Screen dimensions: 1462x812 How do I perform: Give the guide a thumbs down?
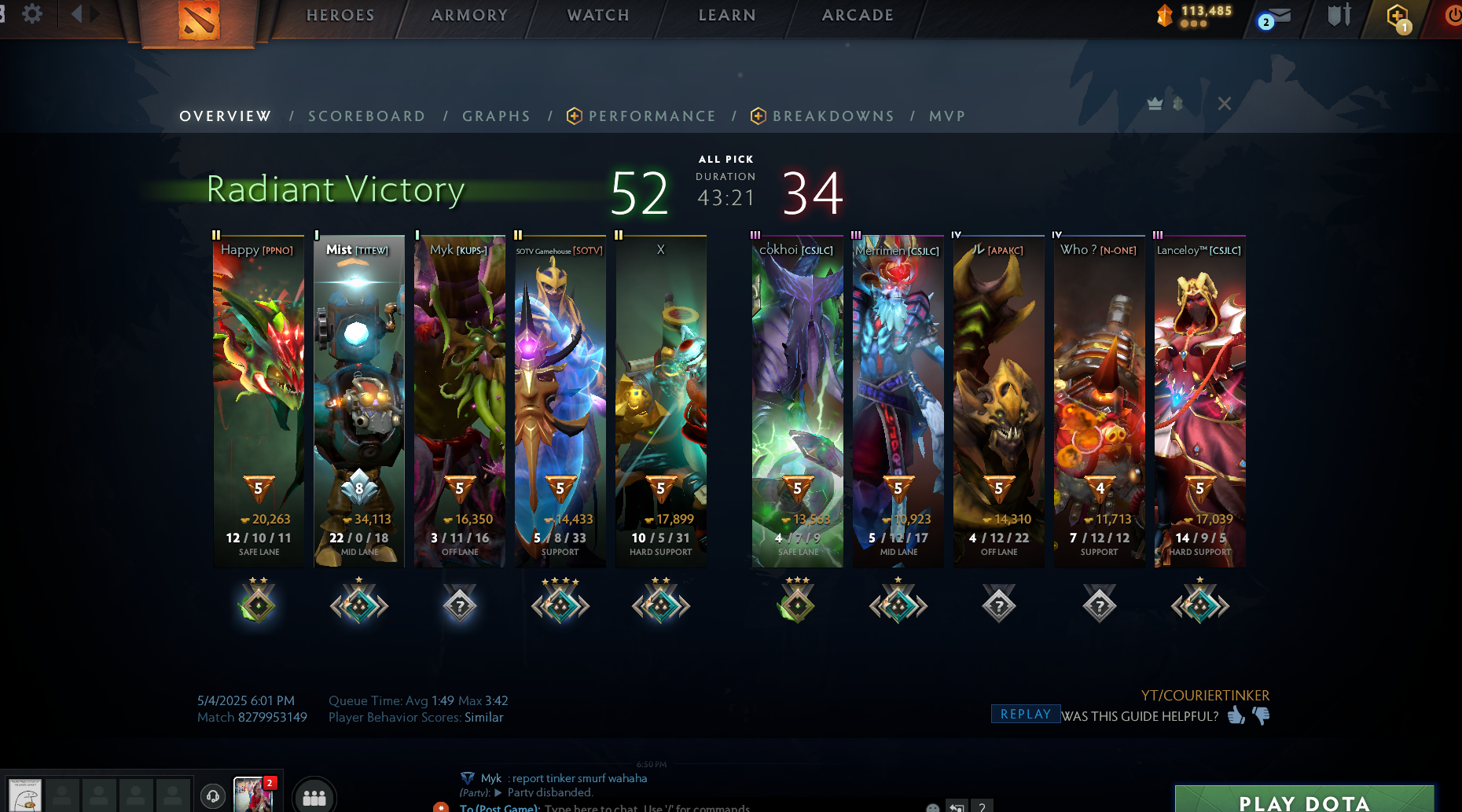(x=1262, y=715)
